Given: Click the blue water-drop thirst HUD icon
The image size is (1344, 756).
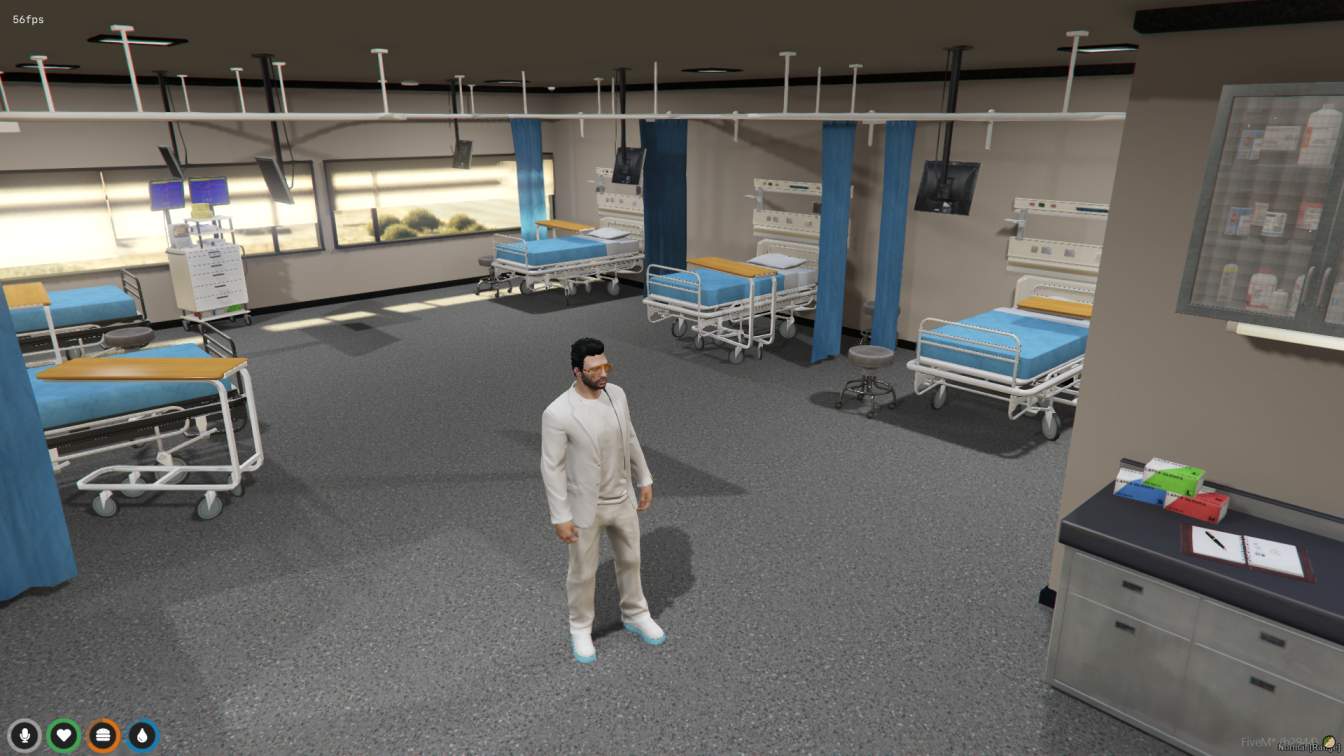Looking at the screenshot, I should pyautogui.click(x=141, y=735).
